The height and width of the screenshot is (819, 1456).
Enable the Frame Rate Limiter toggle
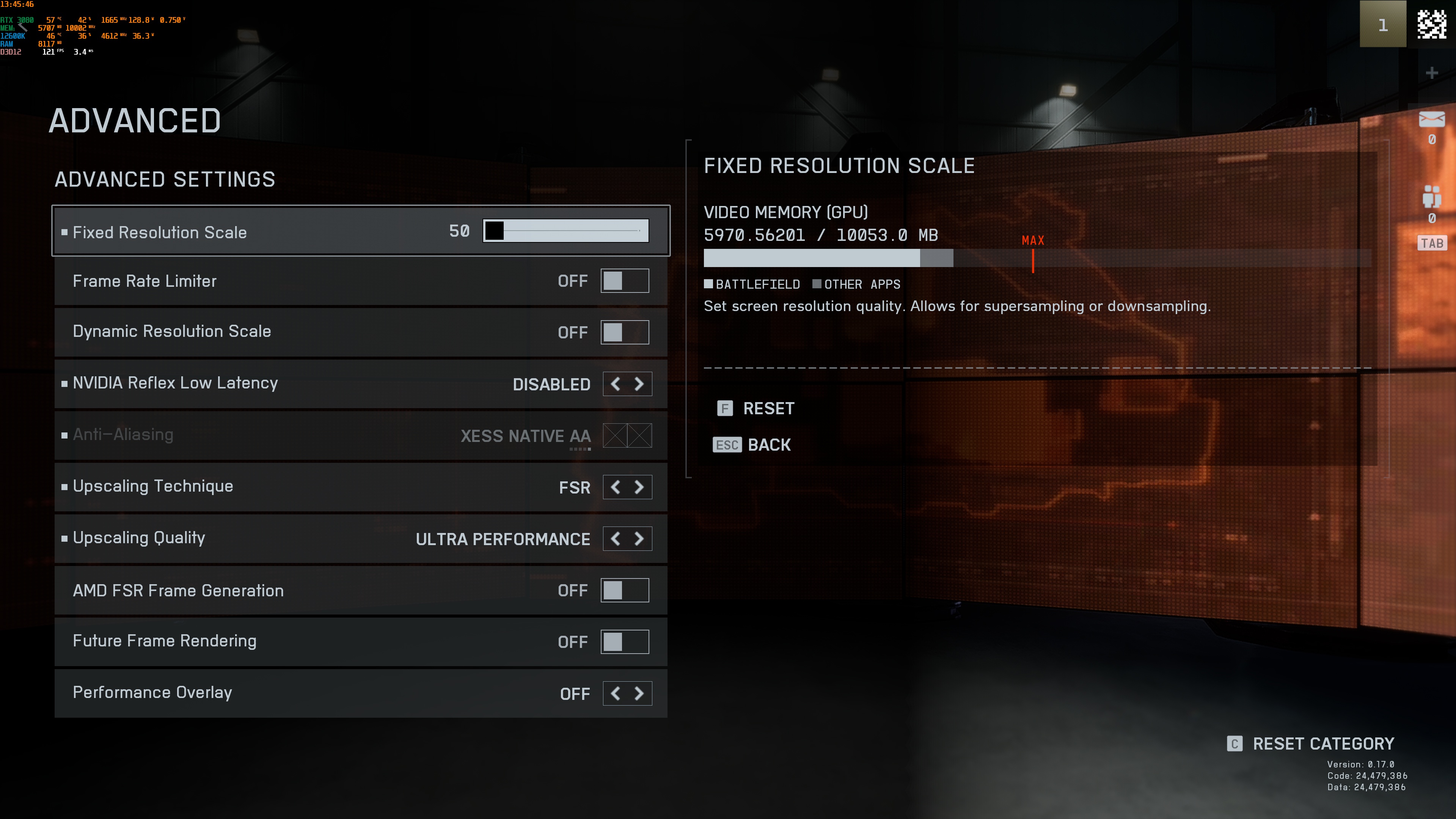coord(625,280)
